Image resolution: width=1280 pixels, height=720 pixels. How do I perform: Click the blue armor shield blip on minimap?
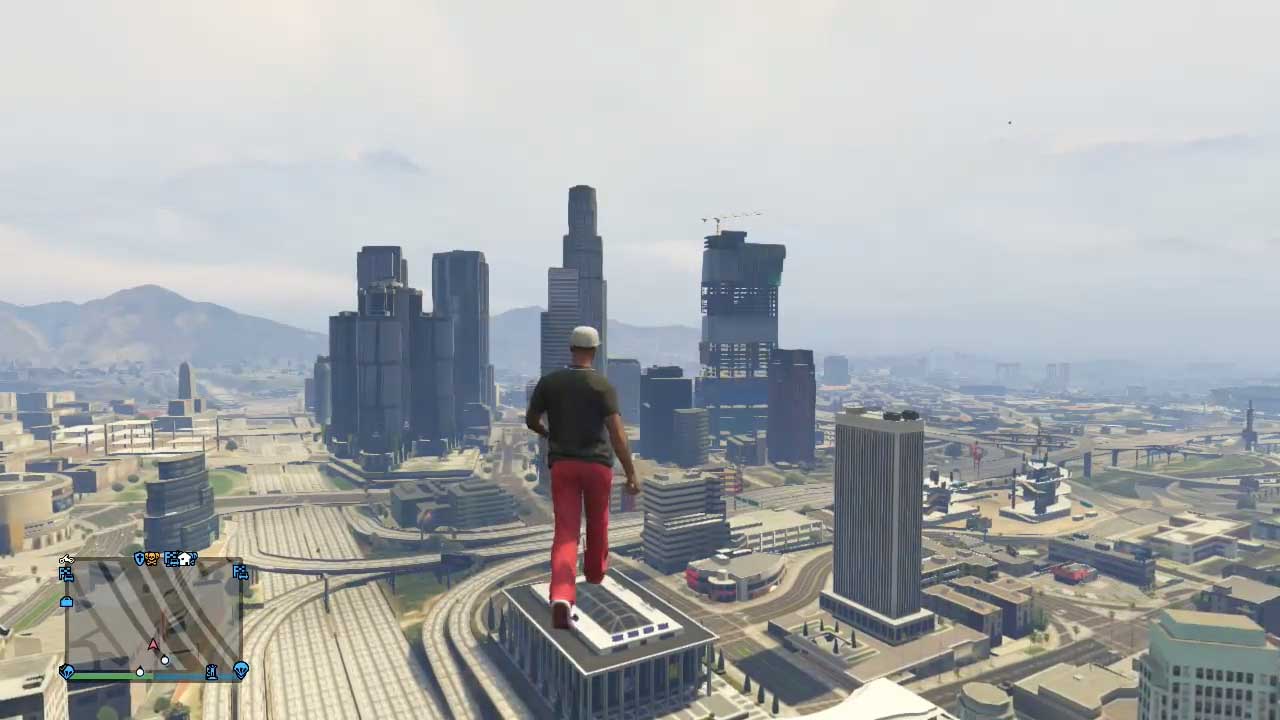pyautogui.click(x=139, y=560)
